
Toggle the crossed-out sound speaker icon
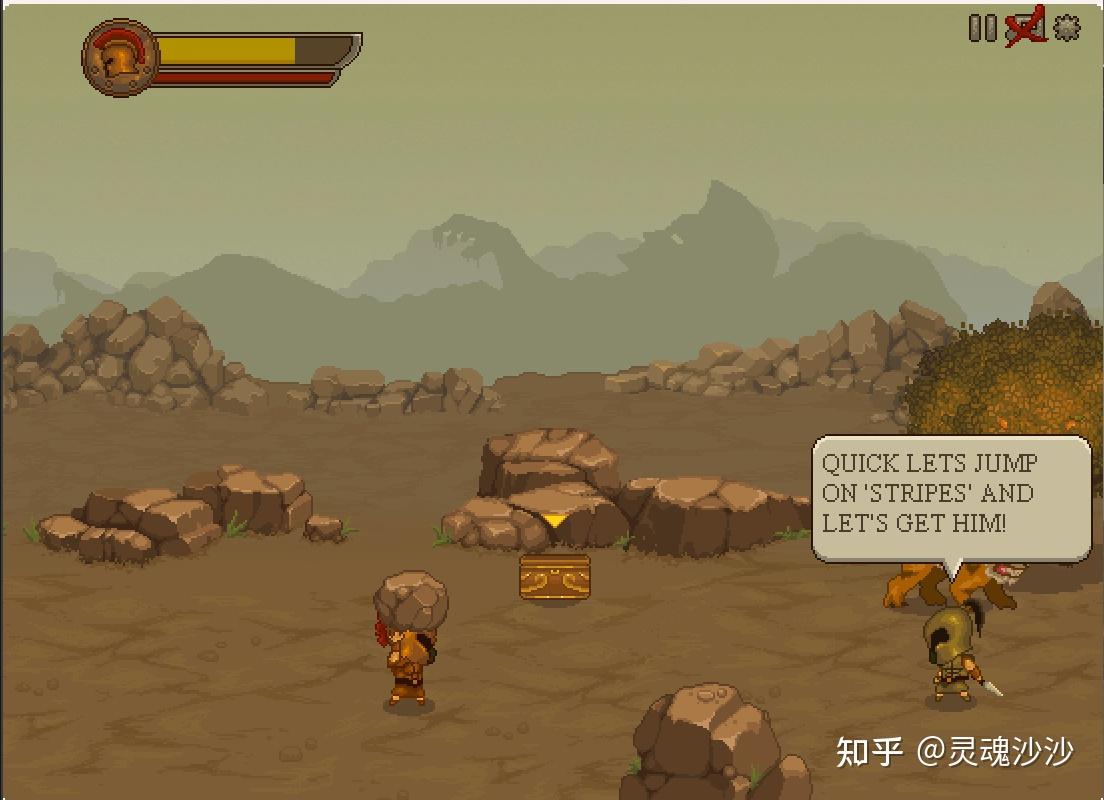coord(1025,28)
